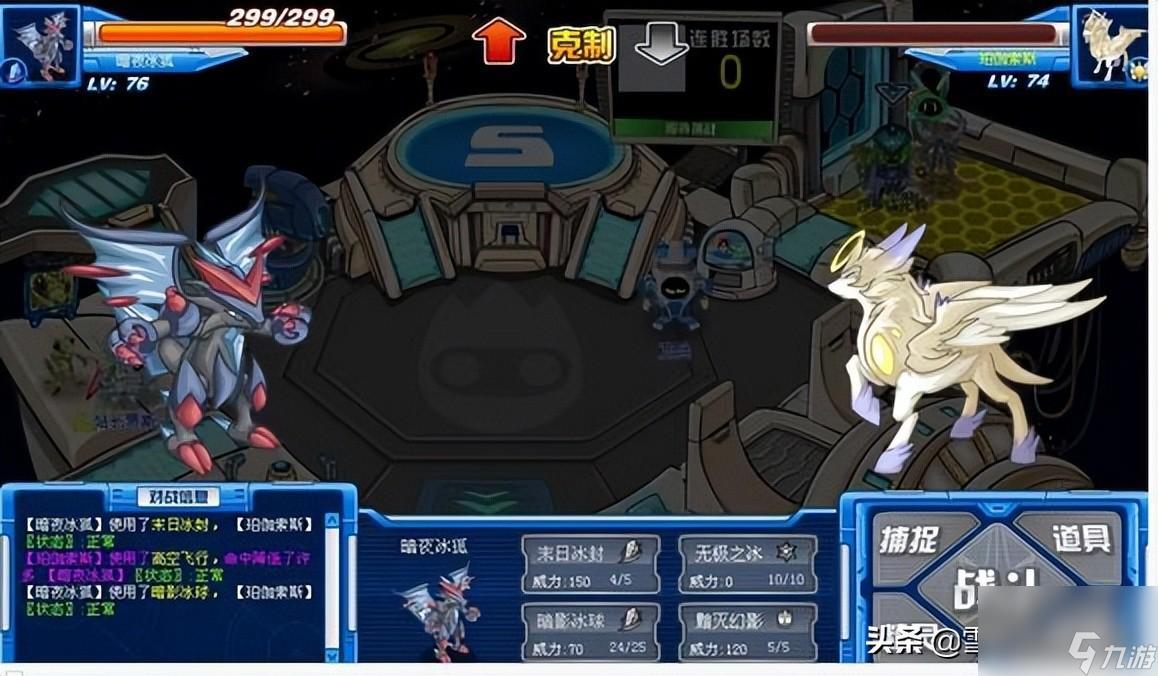Click the 对战信息 battle log header

(178, 496)
